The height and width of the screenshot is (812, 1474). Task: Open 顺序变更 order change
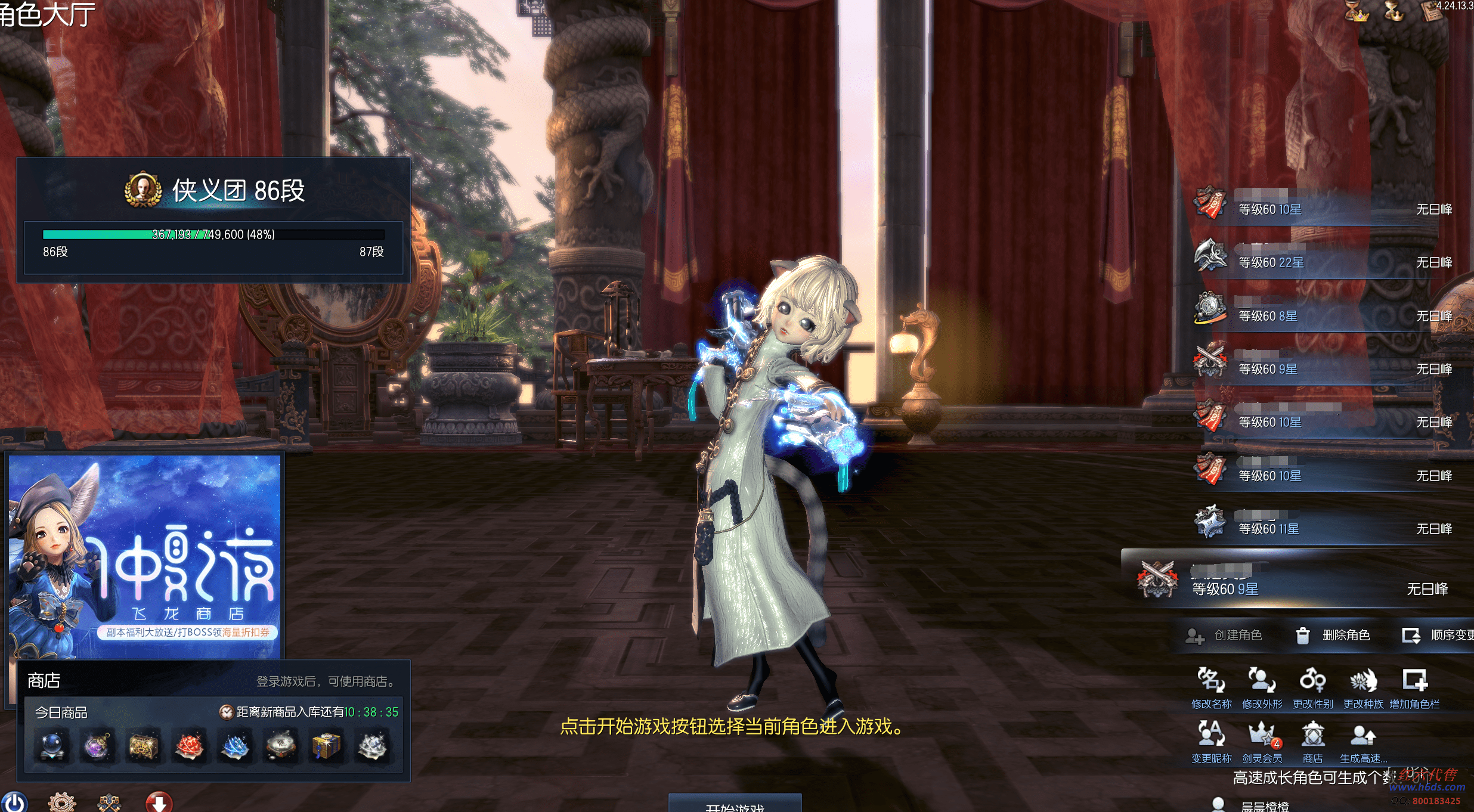pos(1438,636)
